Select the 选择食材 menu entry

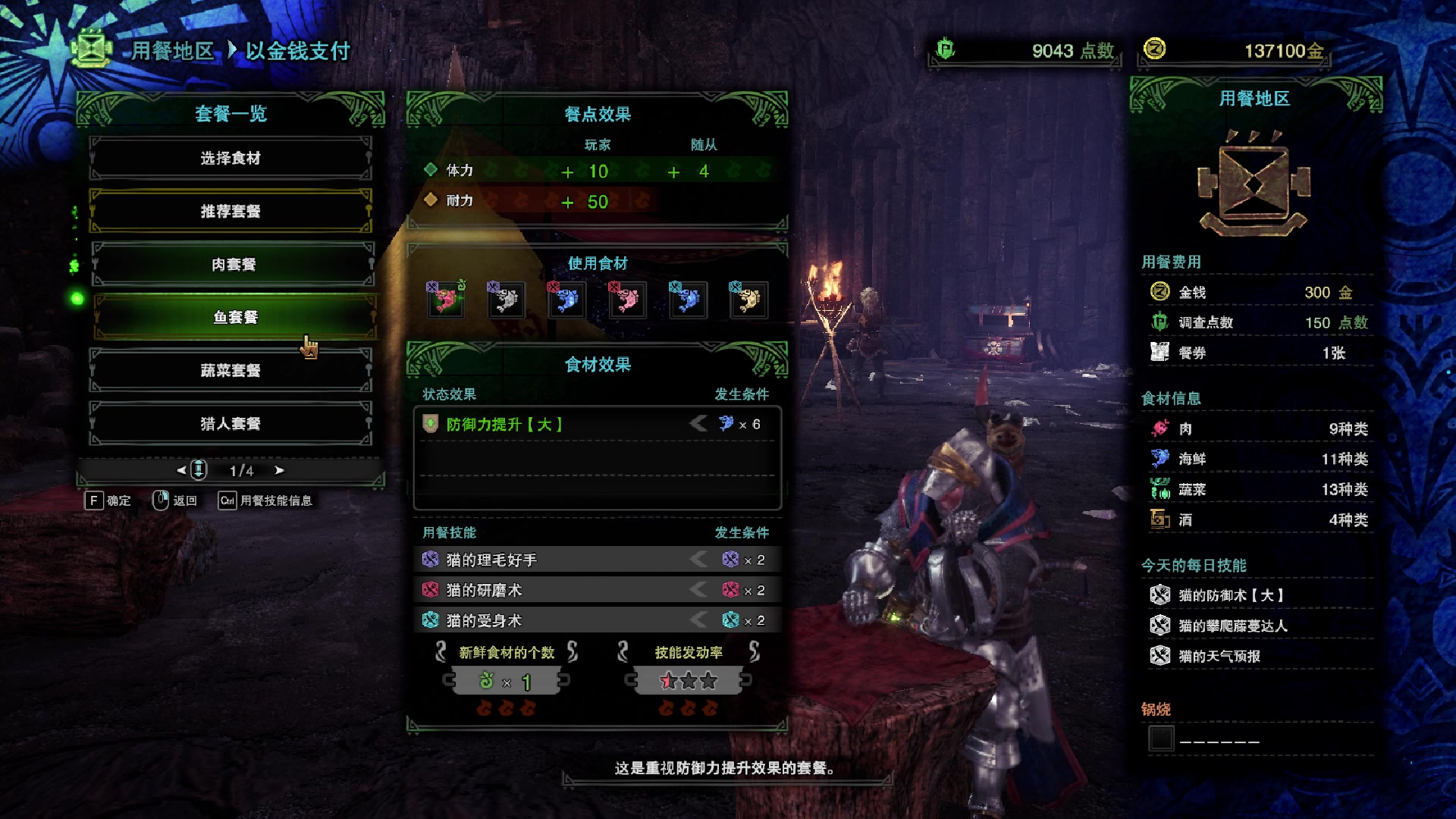231,158
